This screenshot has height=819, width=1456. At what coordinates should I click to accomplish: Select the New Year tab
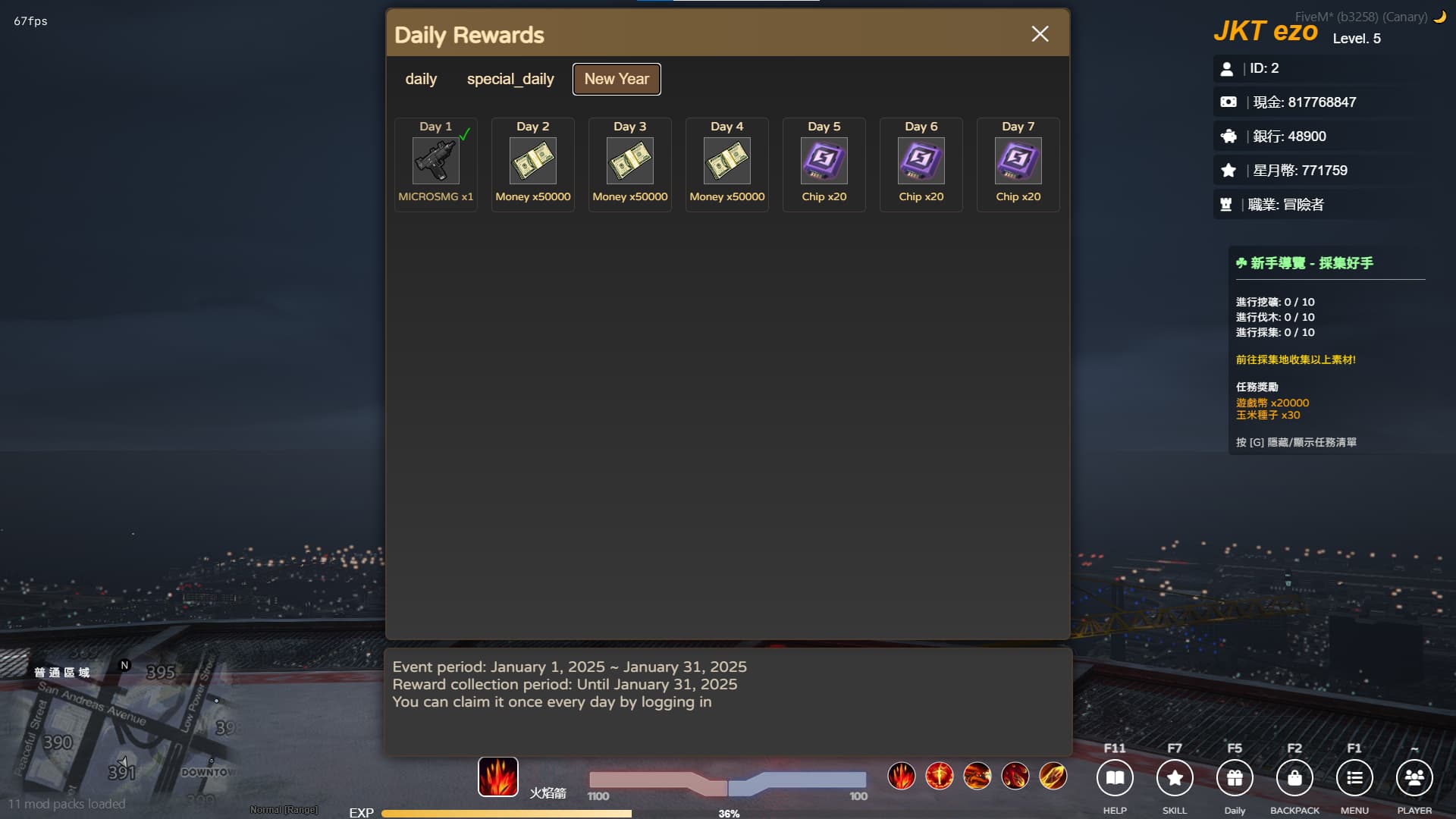tap(617, 78)
